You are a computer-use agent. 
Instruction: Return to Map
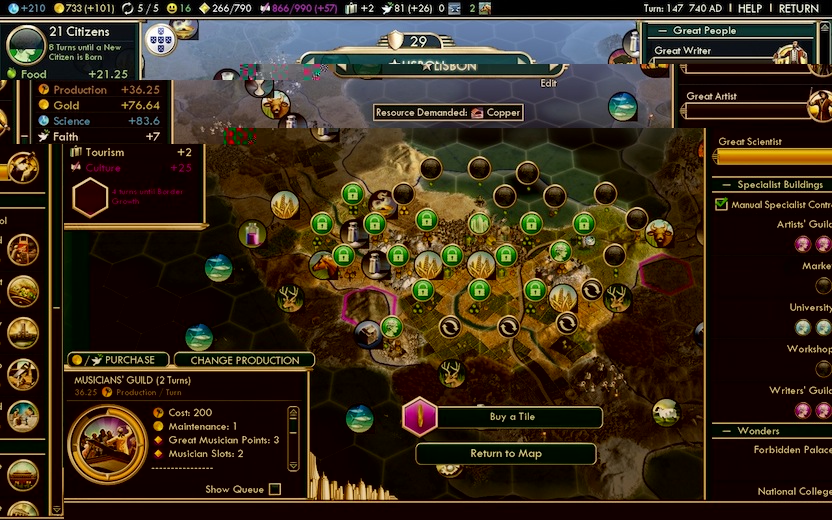coord(506,453)
